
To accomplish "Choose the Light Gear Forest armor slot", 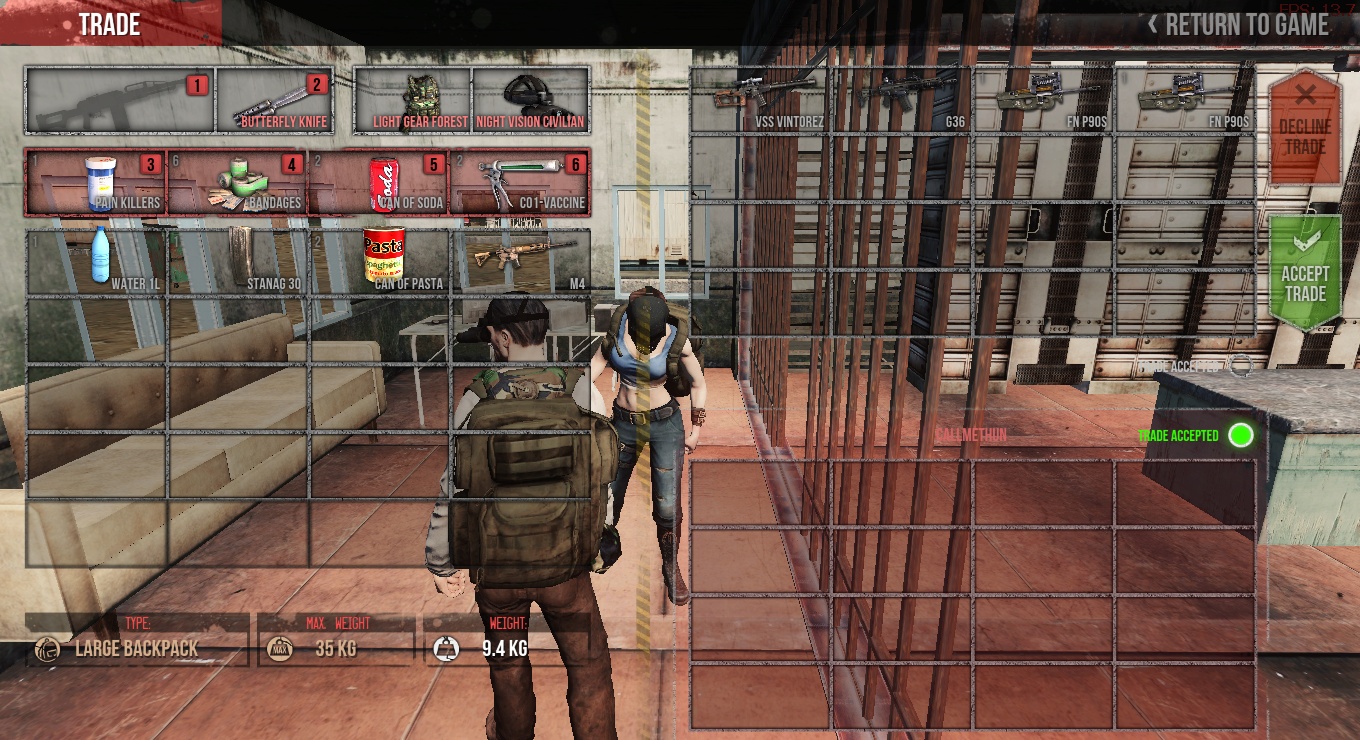I will pos(413,101).
